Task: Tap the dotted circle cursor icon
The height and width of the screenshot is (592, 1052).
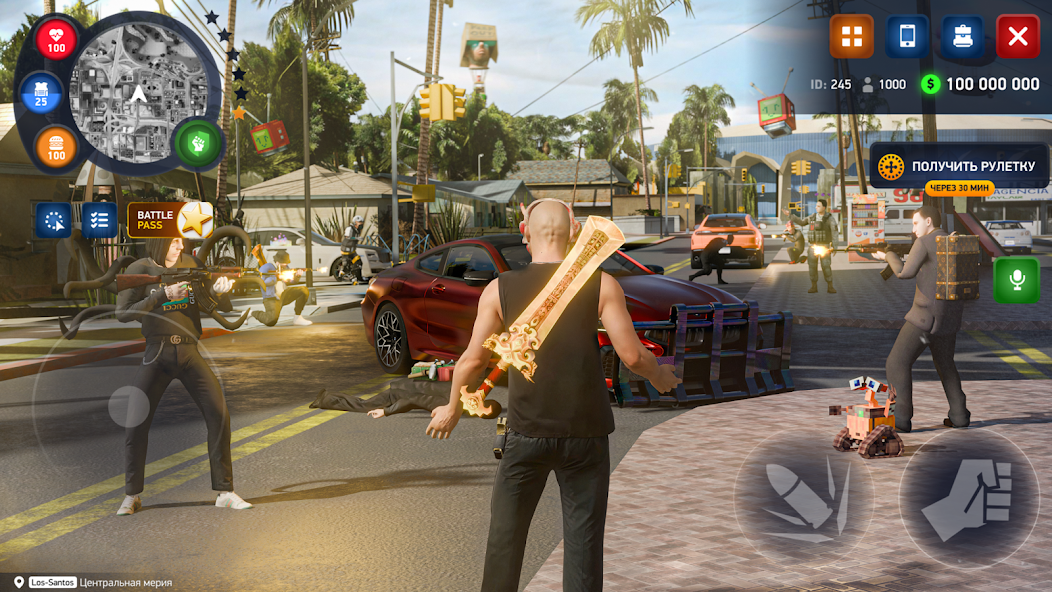Action: coord(54,220)
